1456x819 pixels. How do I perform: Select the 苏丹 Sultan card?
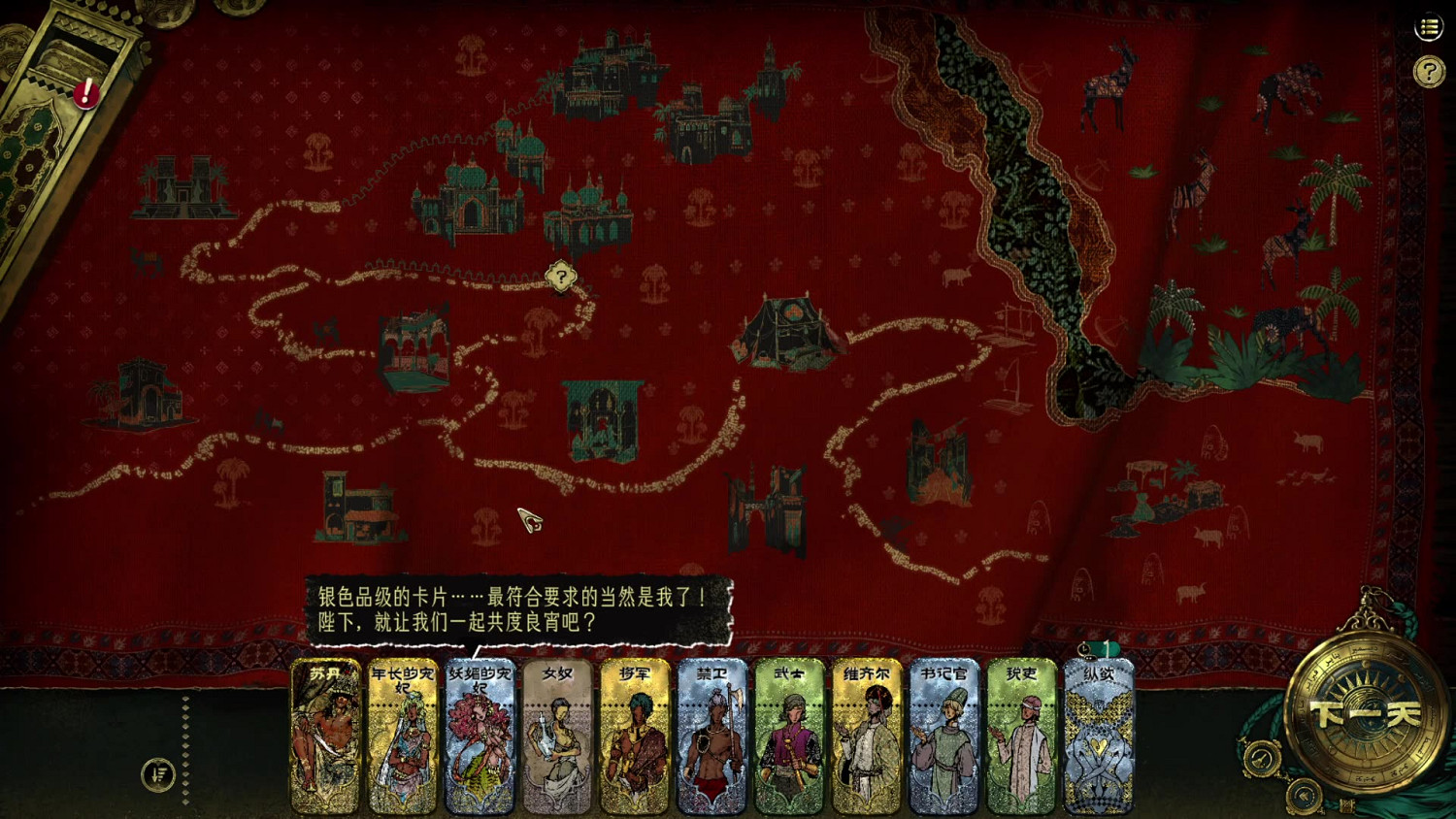click(x=324, y=737)
